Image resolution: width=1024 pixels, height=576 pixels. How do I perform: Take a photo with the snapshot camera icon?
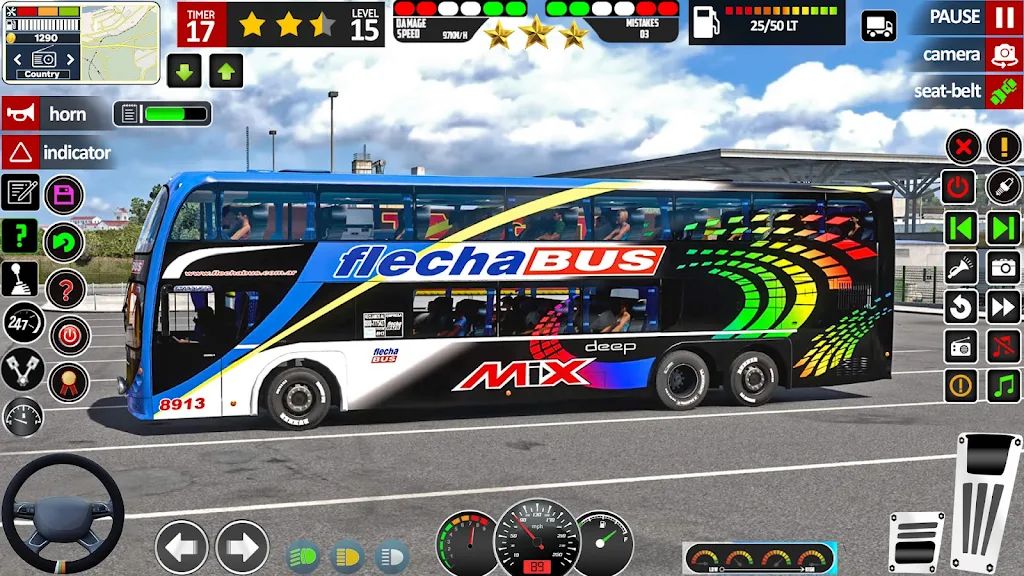tap(1003, 267)
